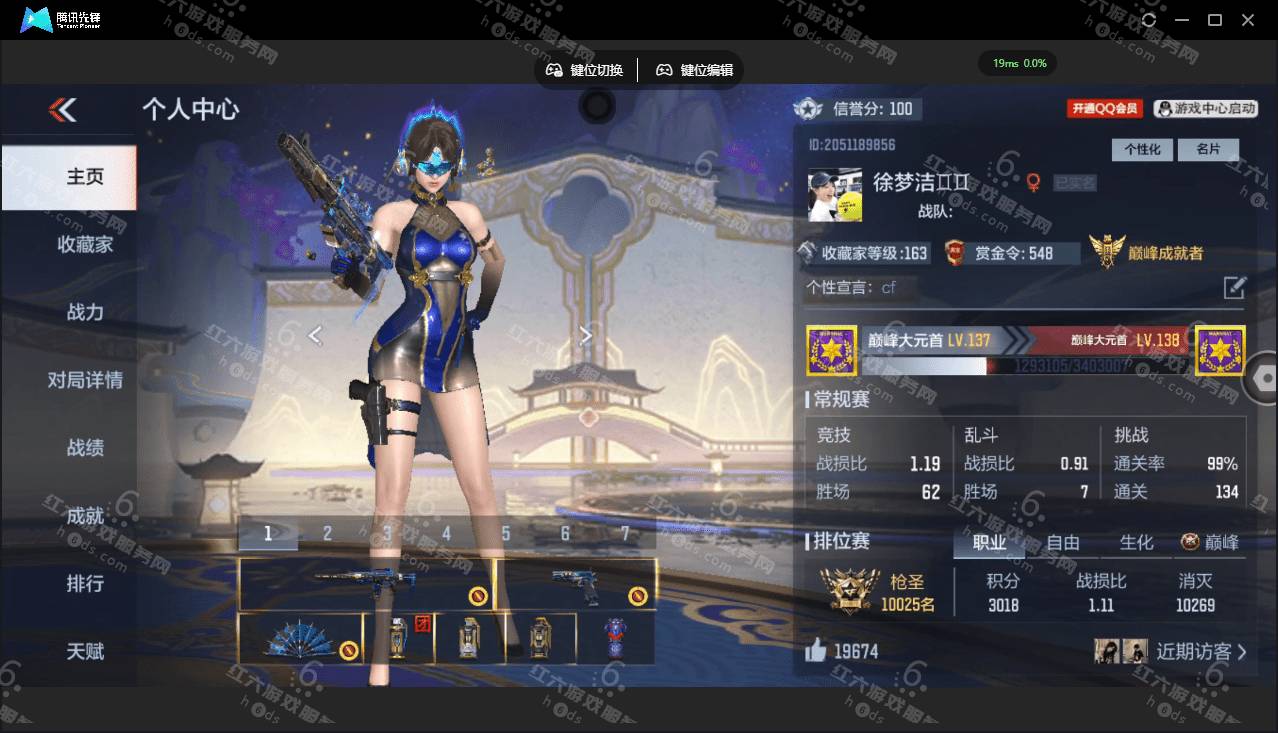Open the 天赋 talents page
The height and width of the screenshot is (733, 1278).
pyautogui.click(x=85, y=651)
